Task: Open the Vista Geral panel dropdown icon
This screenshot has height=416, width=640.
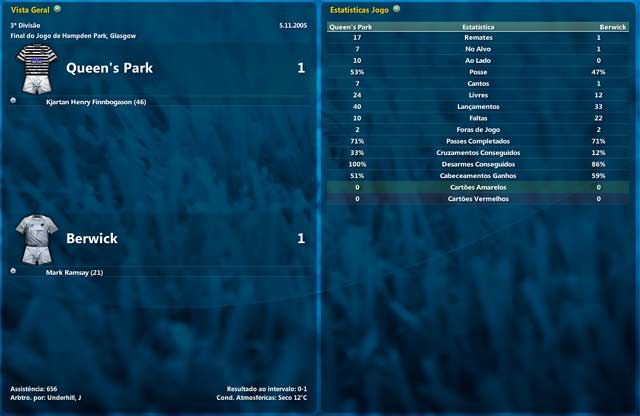Action: 58,8
